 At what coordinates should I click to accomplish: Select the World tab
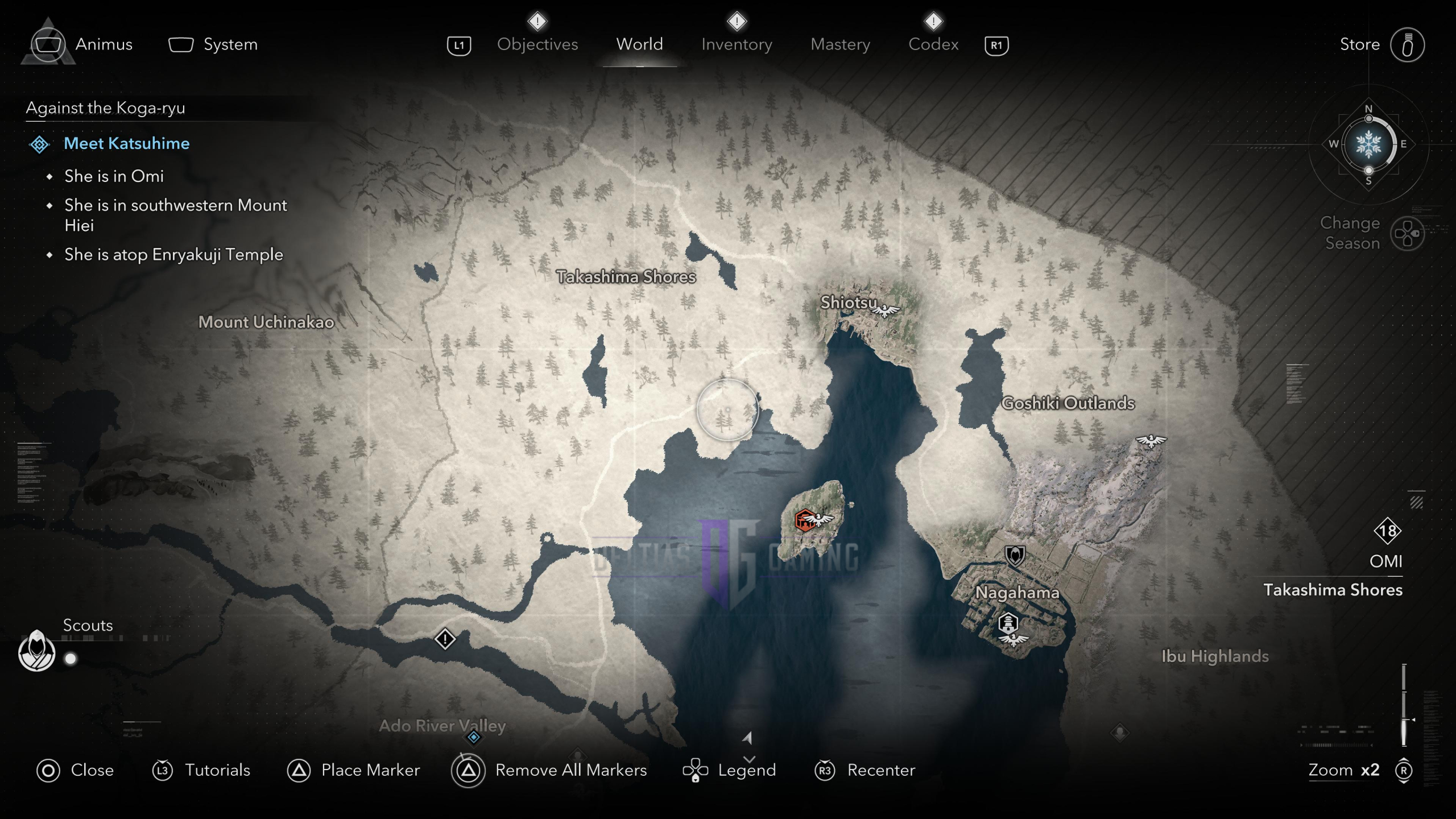click(639, 44)
